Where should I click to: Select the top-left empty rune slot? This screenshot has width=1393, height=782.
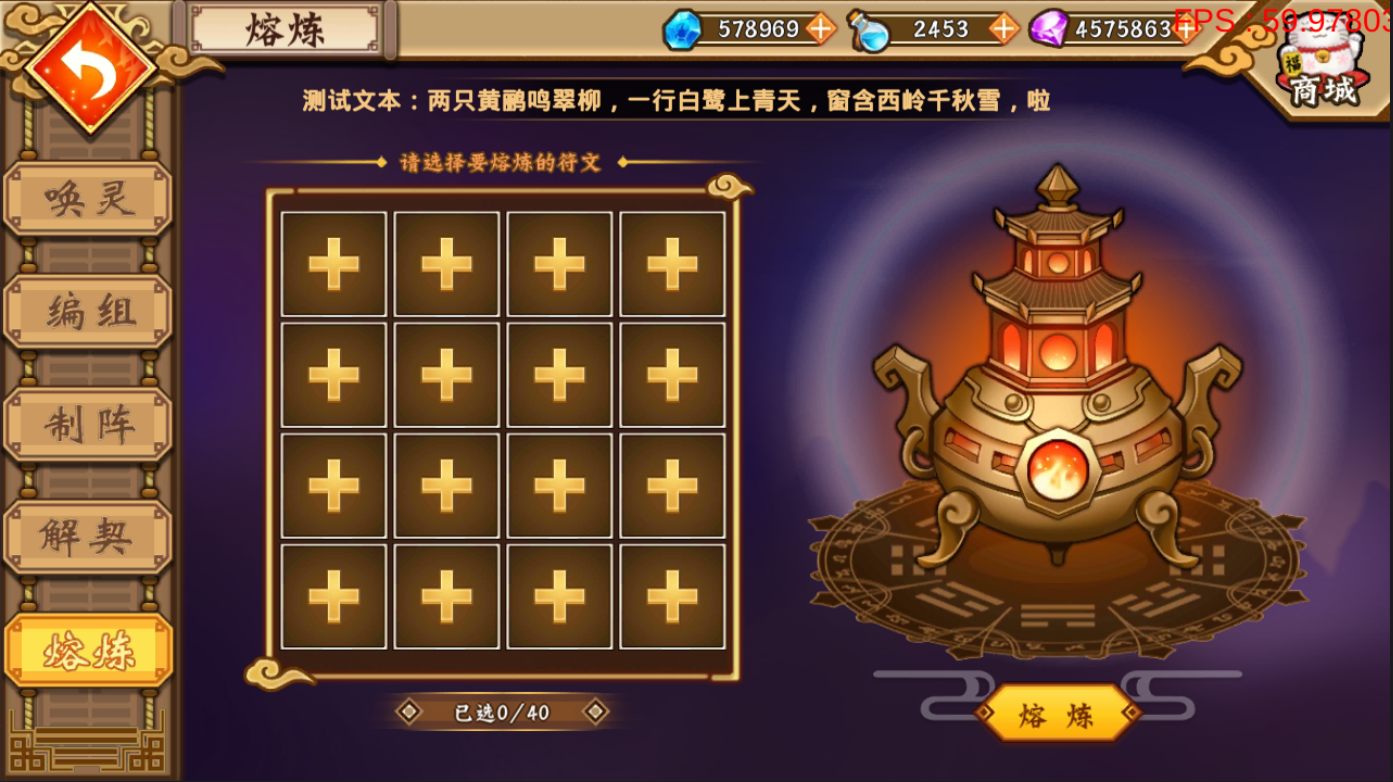(x=335, y=263)
